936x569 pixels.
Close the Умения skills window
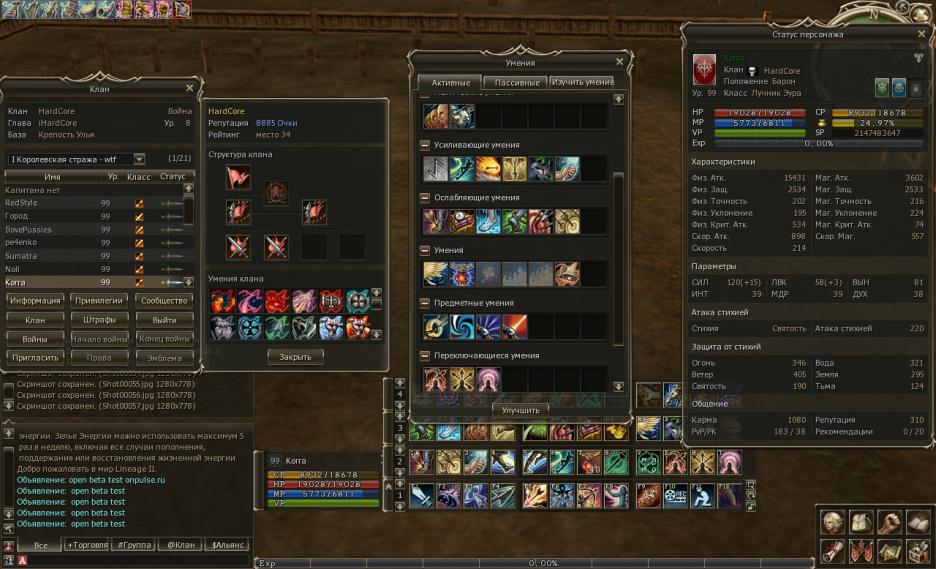pyautogui.click(x=619, y=62)
